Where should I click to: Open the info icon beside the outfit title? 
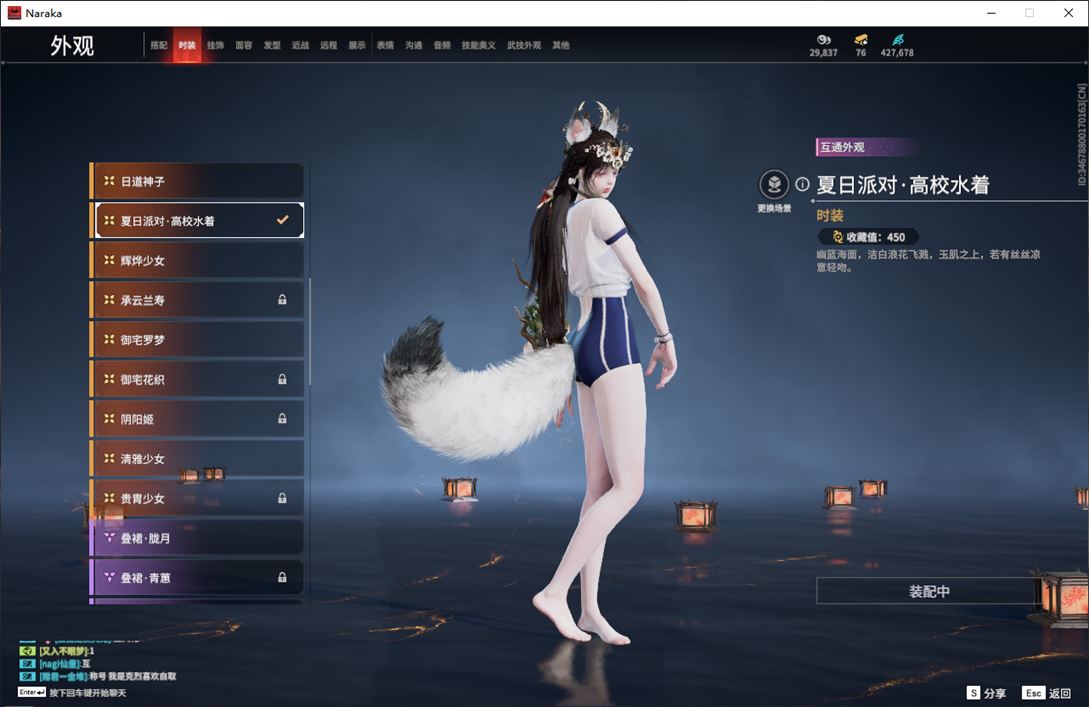pos(802,185)
